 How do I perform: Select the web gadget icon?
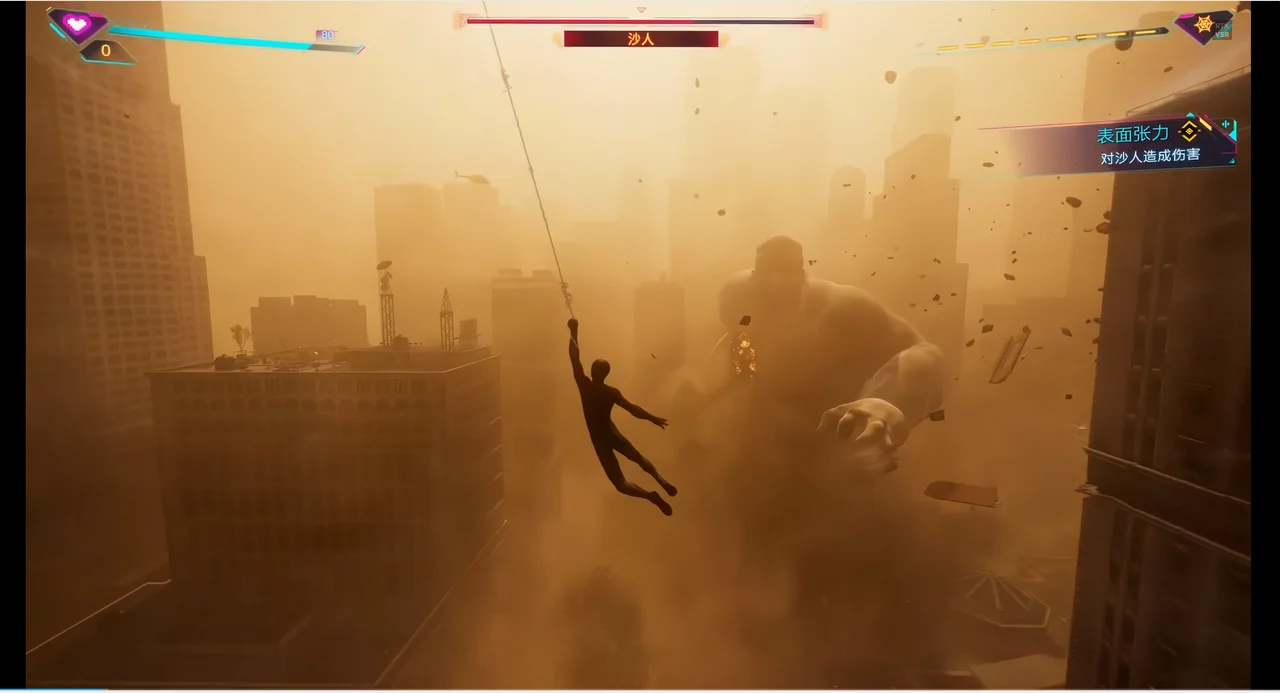1202,26
